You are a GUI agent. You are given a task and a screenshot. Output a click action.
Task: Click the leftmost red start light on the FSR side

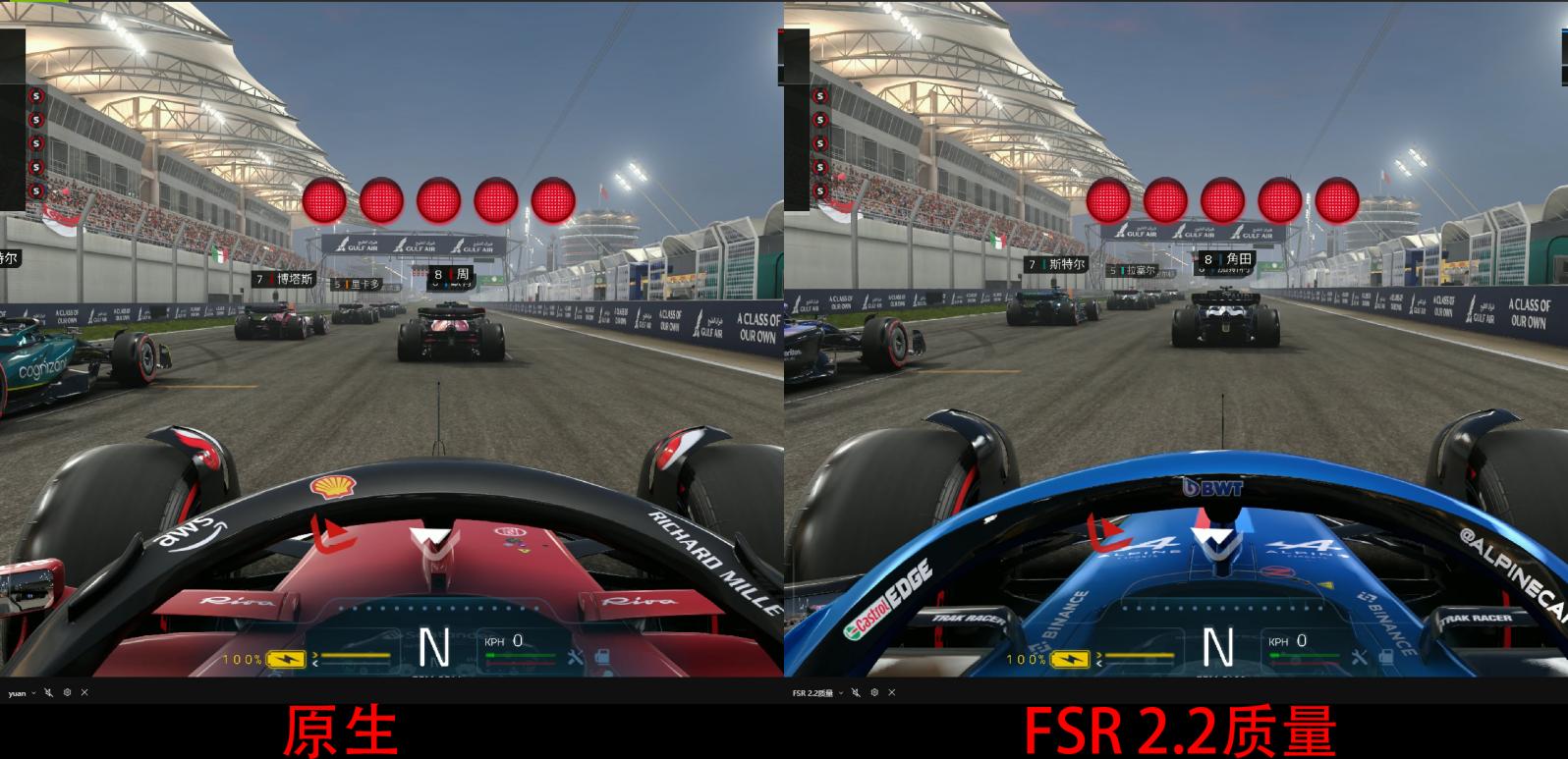(x=1108, y=200)
